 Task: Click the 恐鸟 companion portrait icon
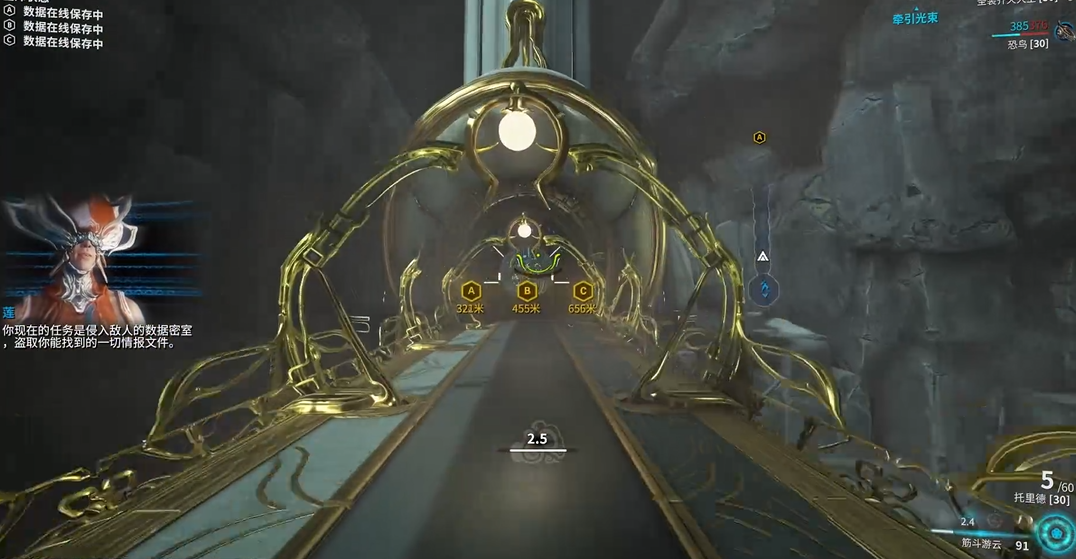pos(1063,32)
